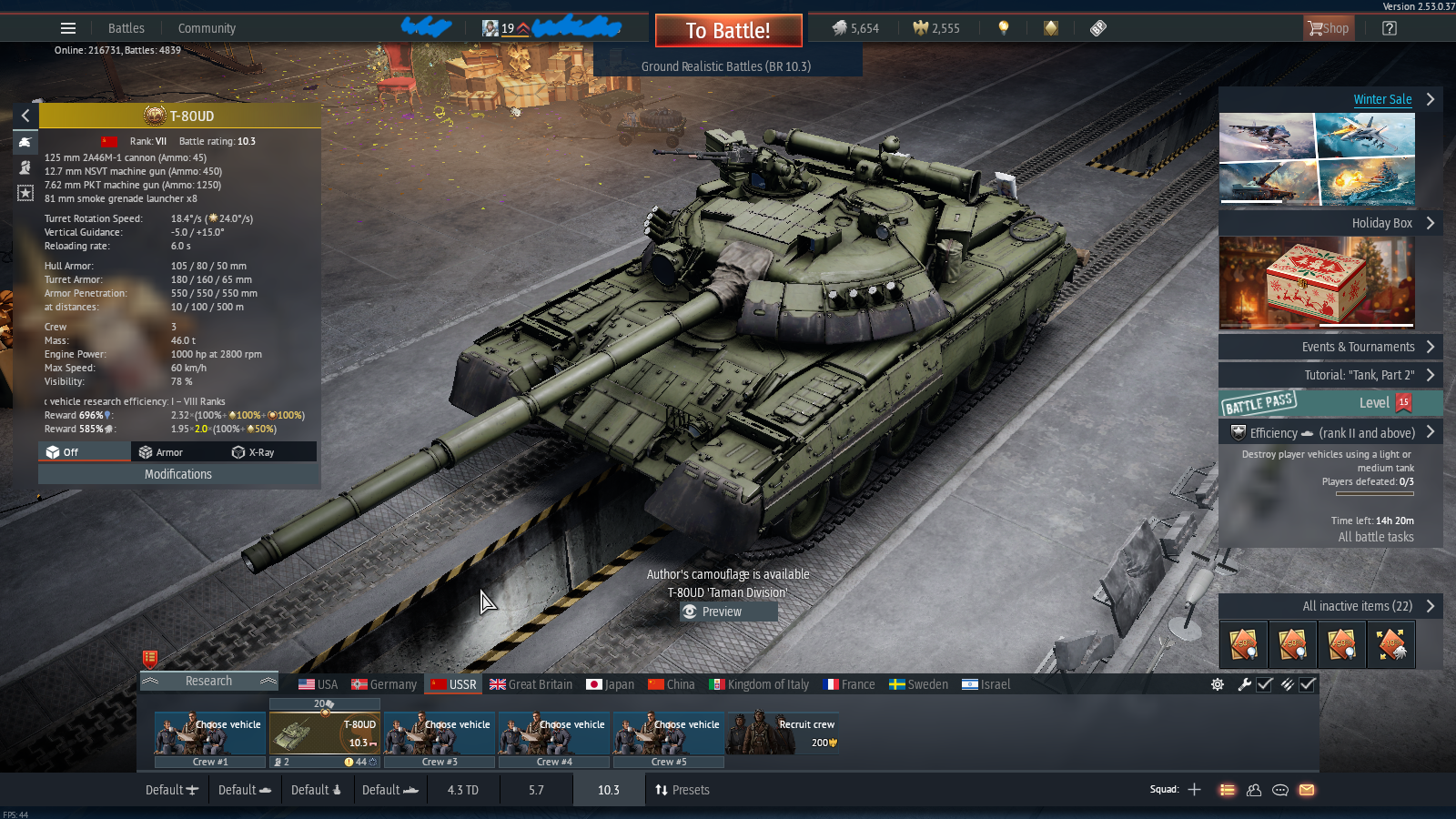
Task: Open the Winter Sale promotion
Action: coord(1382,99)
